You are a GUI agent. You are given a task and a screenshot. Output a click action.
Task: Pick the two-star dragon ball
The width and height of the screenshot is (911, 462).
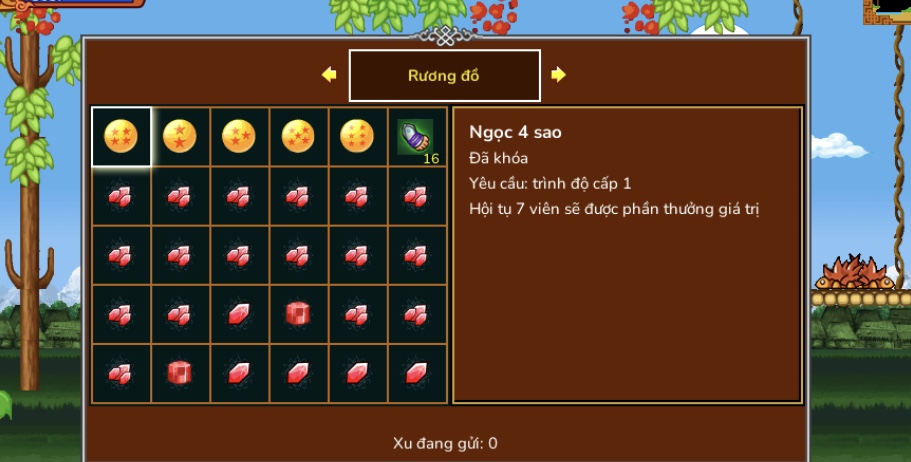tap(180, 136)
